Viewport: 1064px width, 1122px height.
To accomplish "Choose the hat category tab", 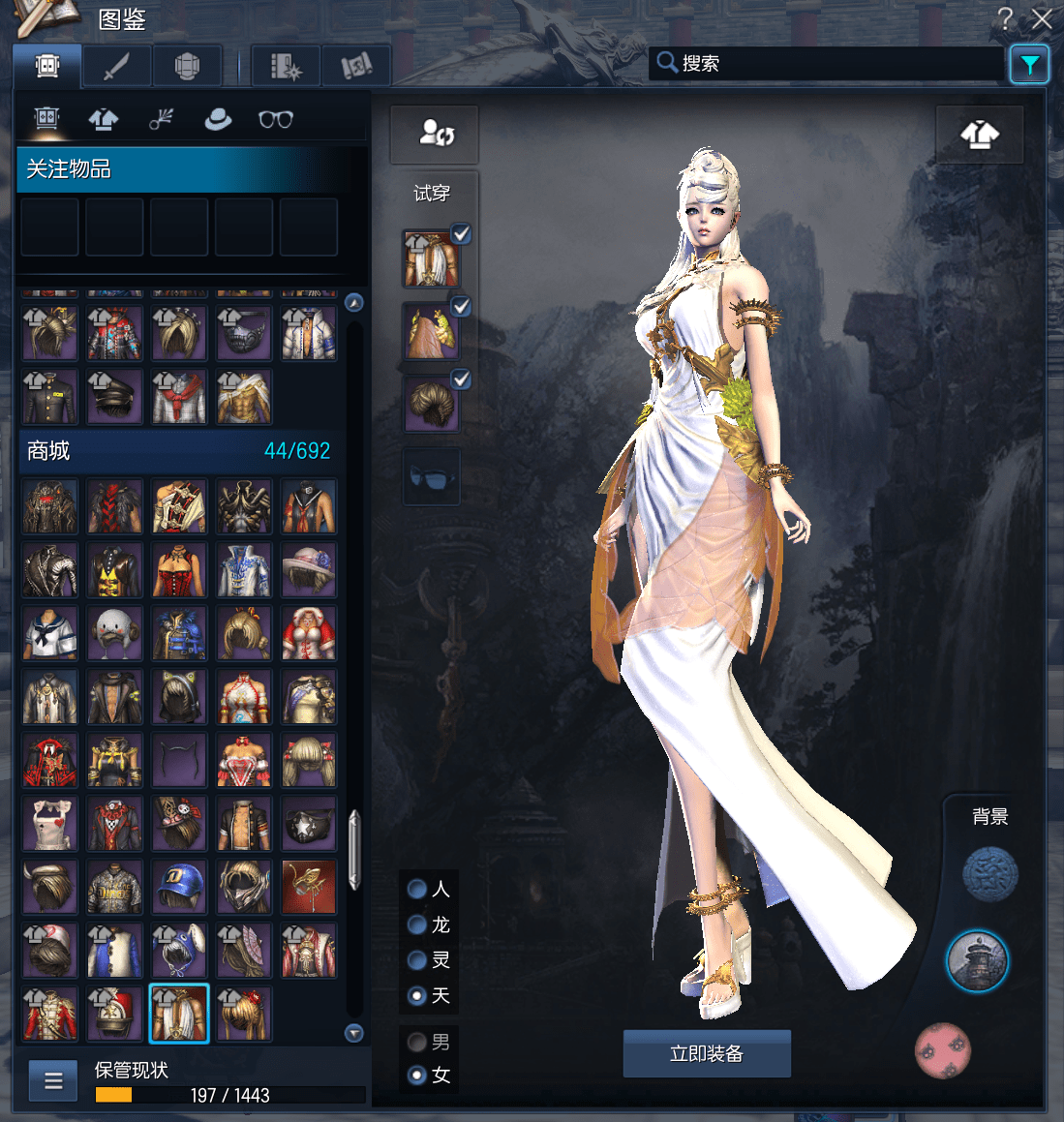I will 218,119.
